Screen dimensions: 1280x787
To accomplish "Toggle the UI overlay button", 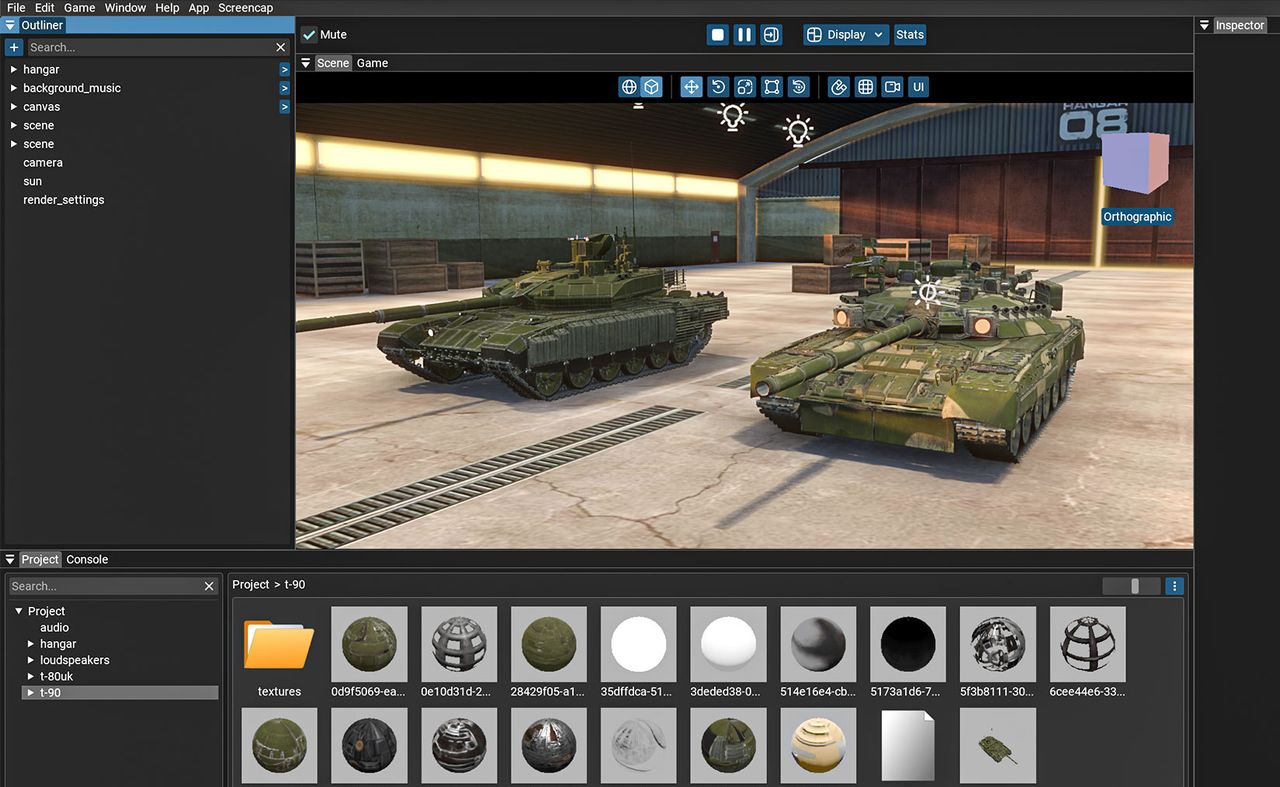I will (918, 87).
